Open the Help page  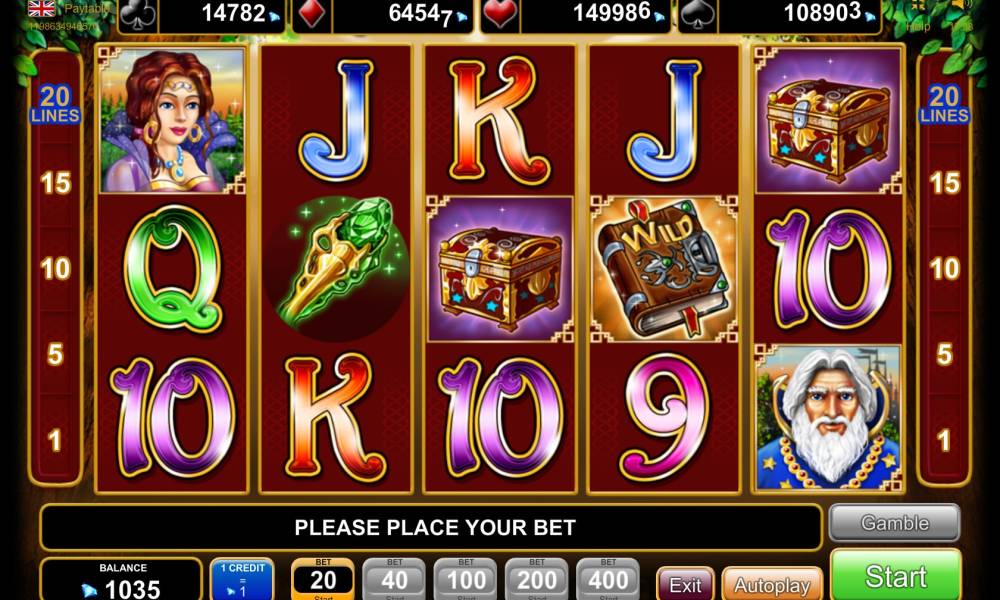[x=917, y=27]
